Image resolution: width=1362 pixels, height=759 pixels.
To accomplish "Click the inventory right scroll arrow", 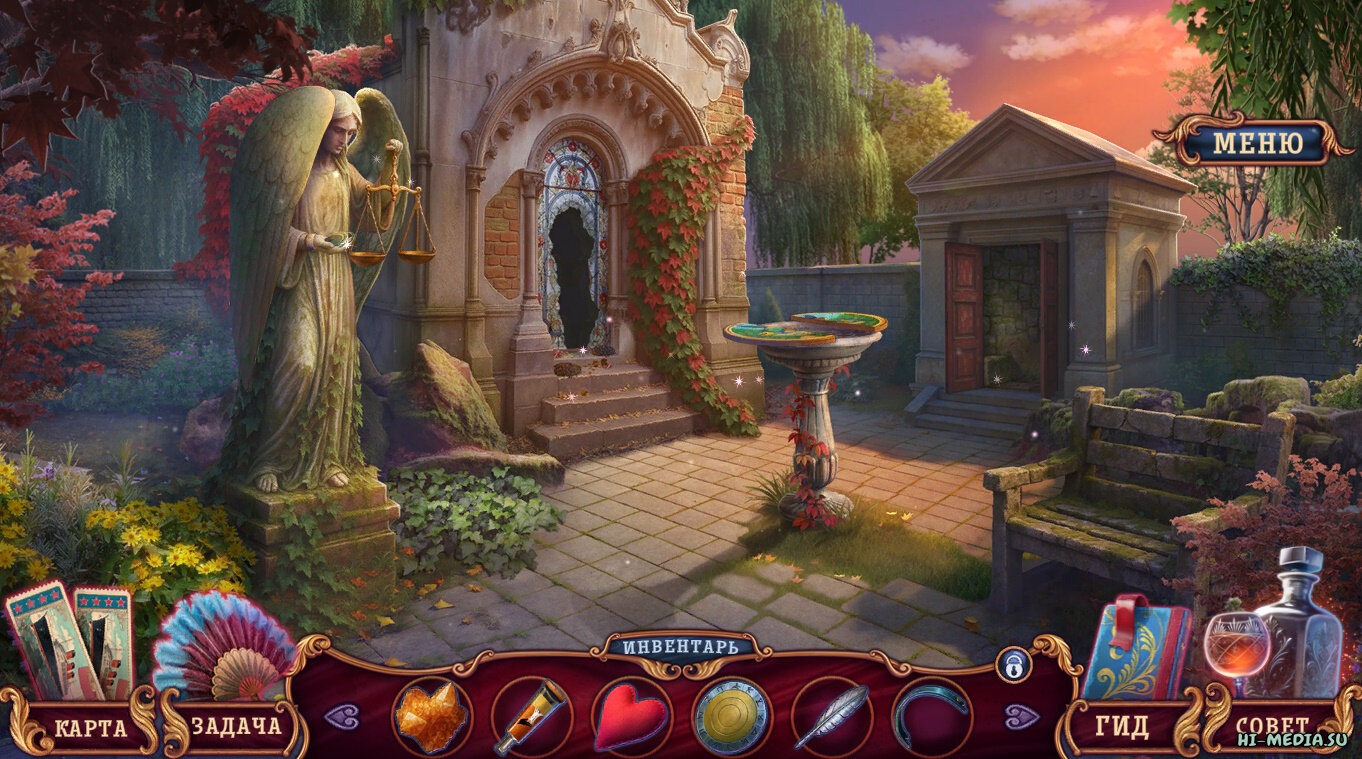I will pyautogui.click(x=1021, y=716).
